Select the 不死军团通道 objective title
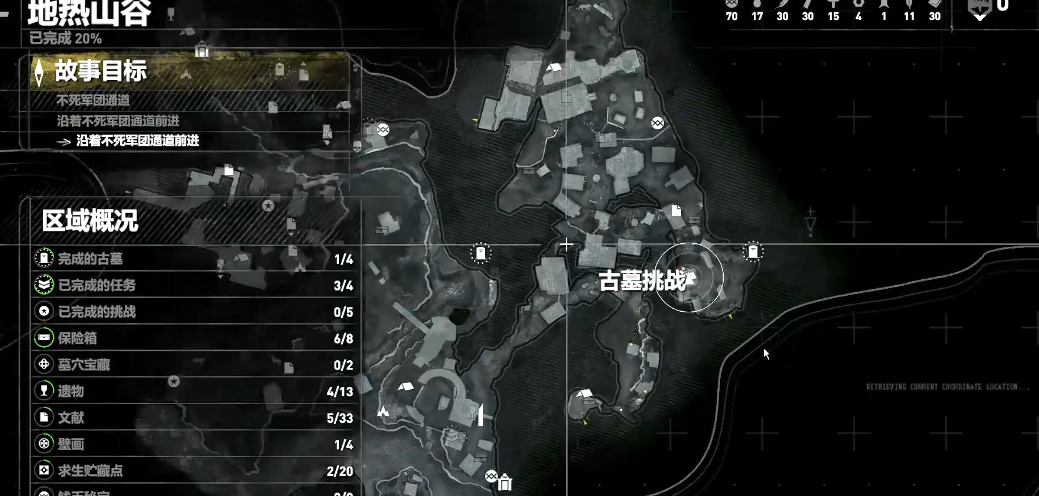 pos(93,100)
